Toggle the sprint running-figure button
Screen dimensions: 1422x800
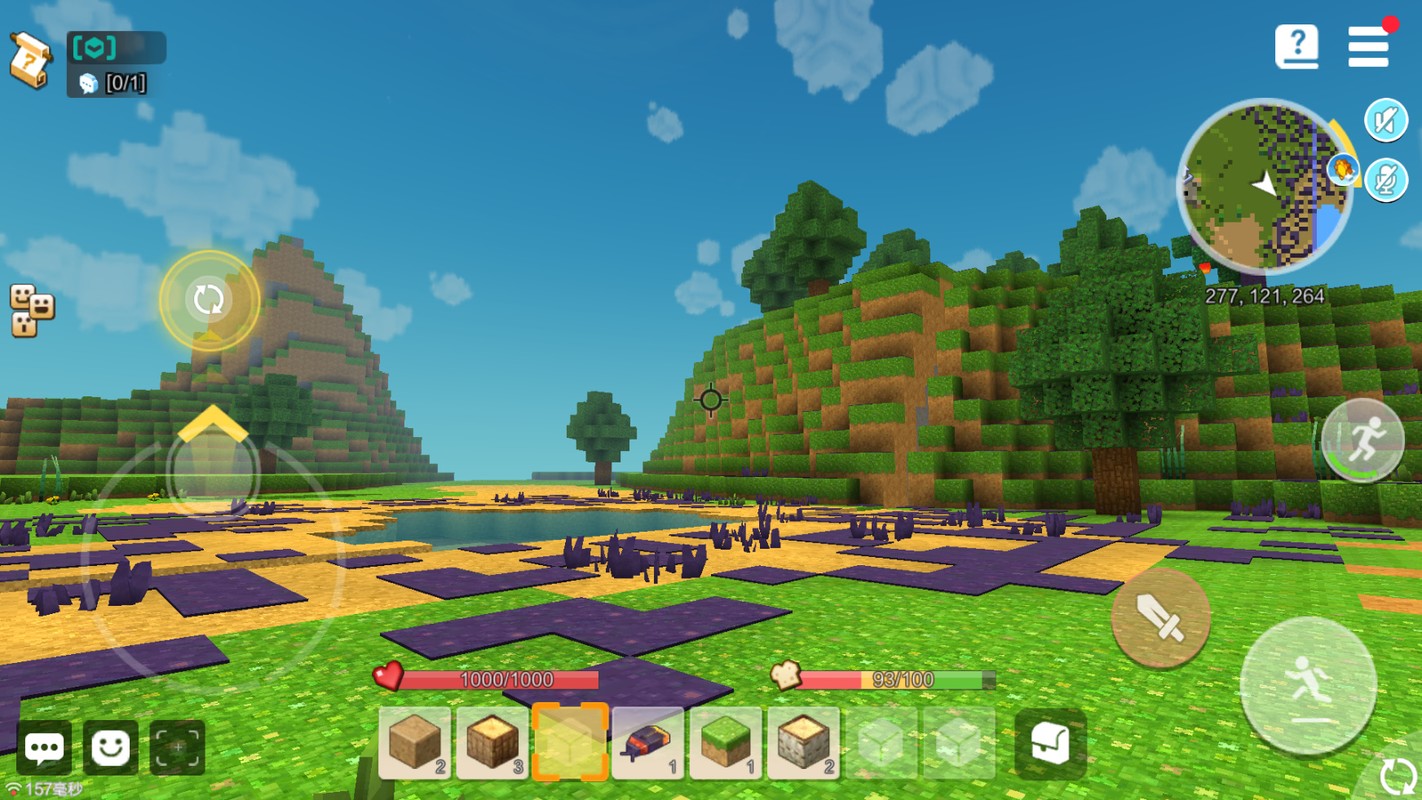(x=1363, y=440)
